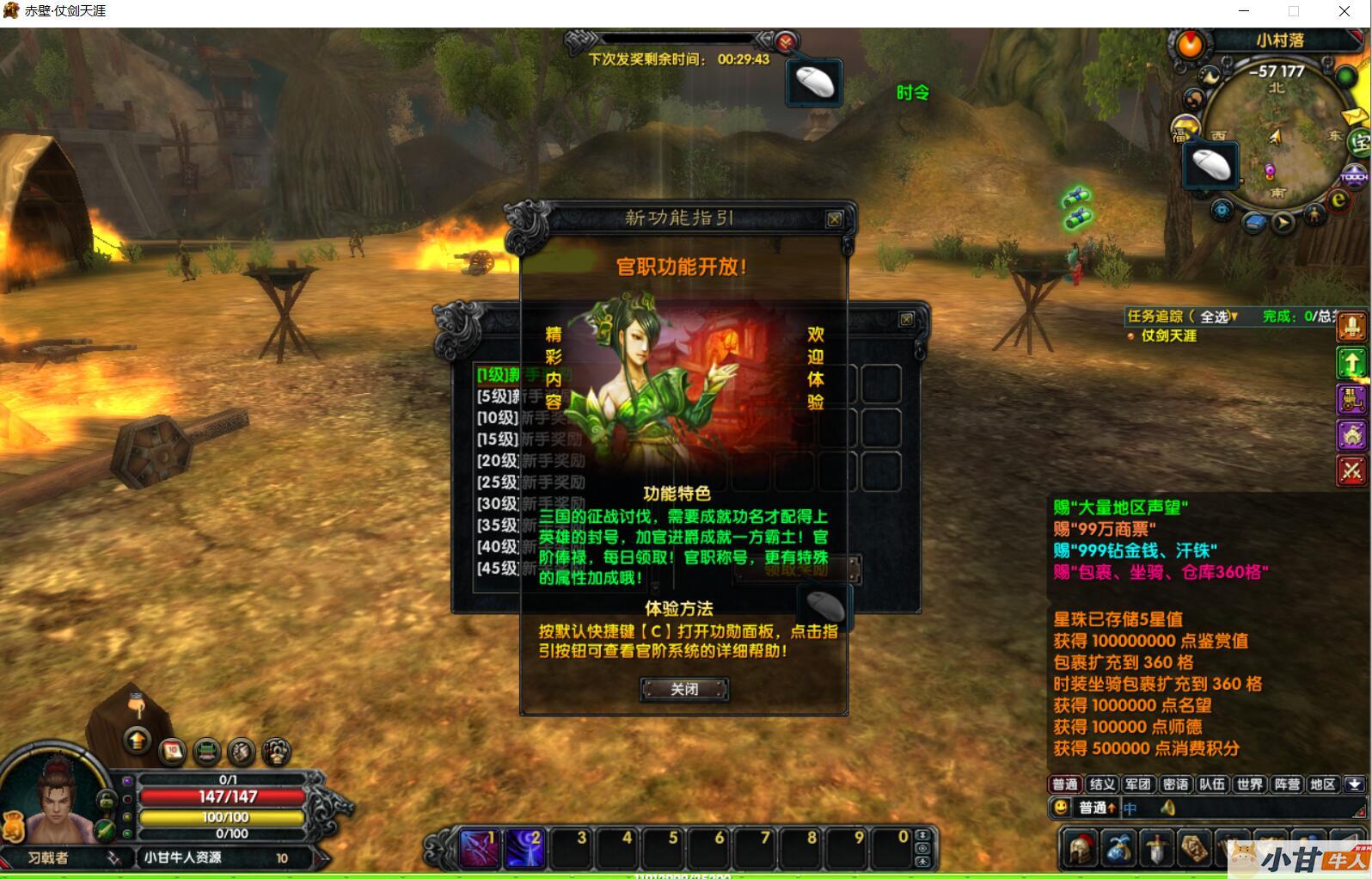Open the 时令 seasonal event label
1372x879 pixels.
[x=912, y=93]
